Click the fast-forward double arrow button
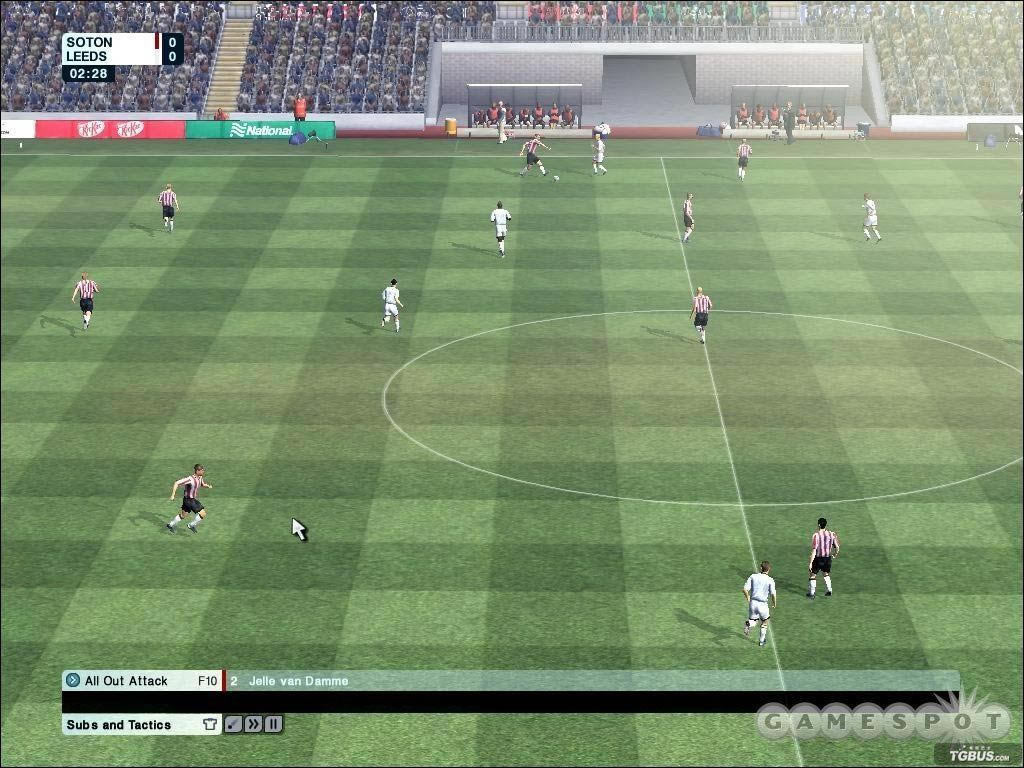This screenshot has width=1024, height=768. [x=253, y=725]
